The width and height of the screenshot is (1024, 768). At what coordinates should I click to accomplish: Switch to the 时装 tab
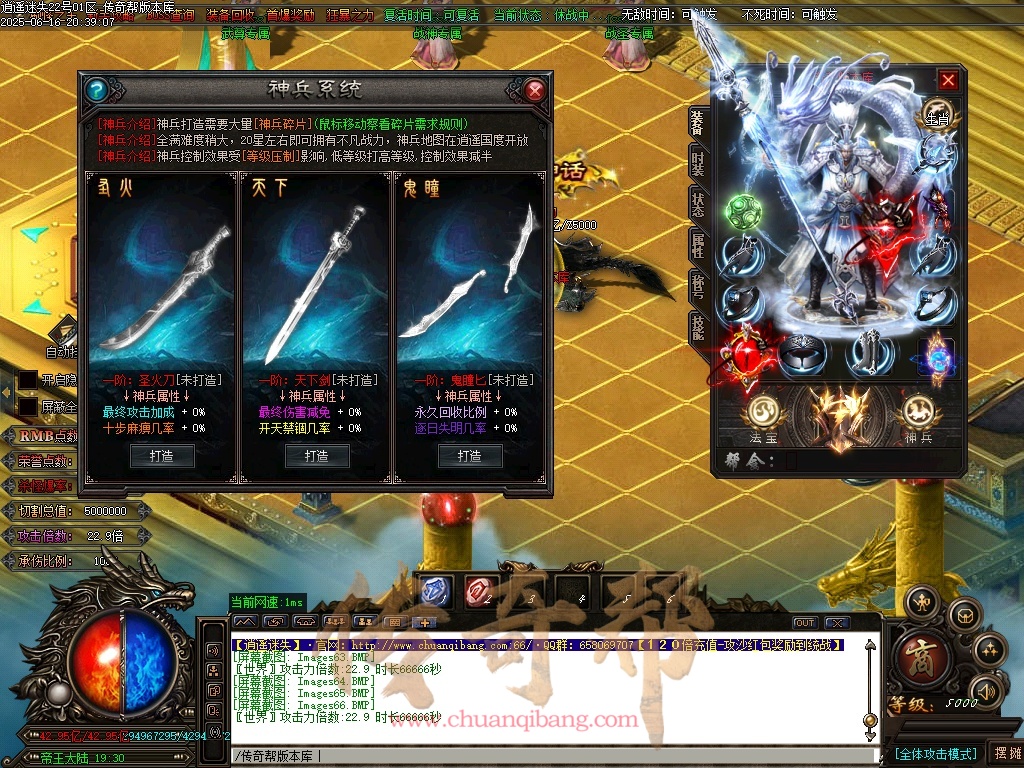click(x=697, y=164)
